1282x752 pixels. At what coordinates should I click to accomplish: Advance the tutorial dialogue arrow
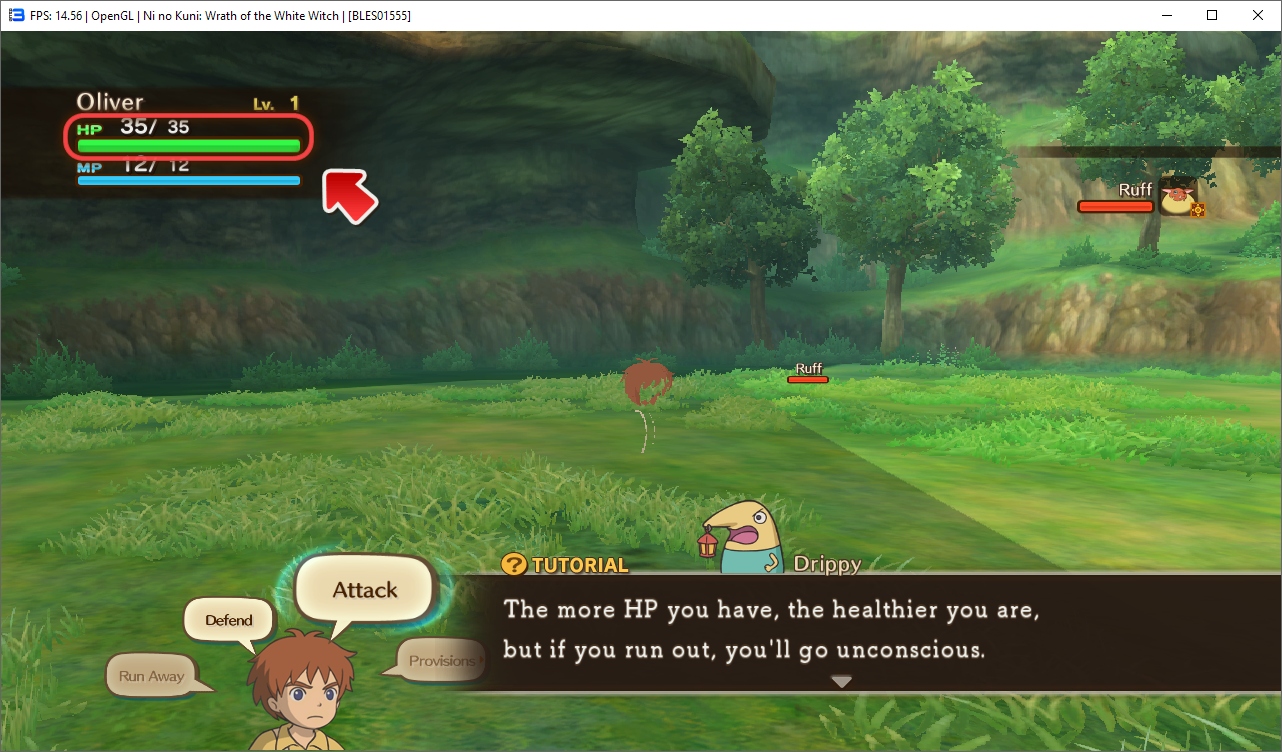[x=842, y=681]
